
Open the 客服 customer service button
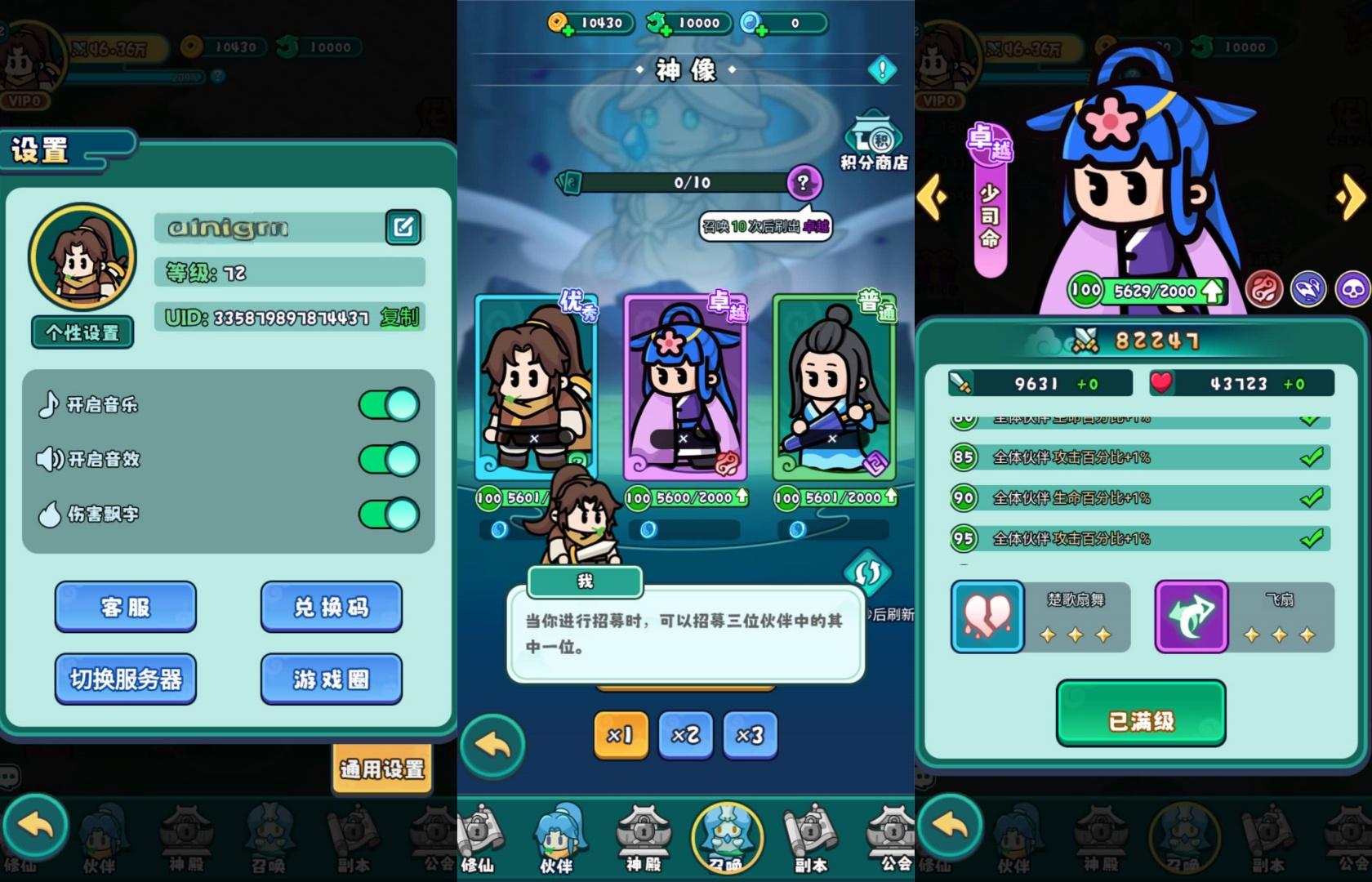click(x=126, y=607)
